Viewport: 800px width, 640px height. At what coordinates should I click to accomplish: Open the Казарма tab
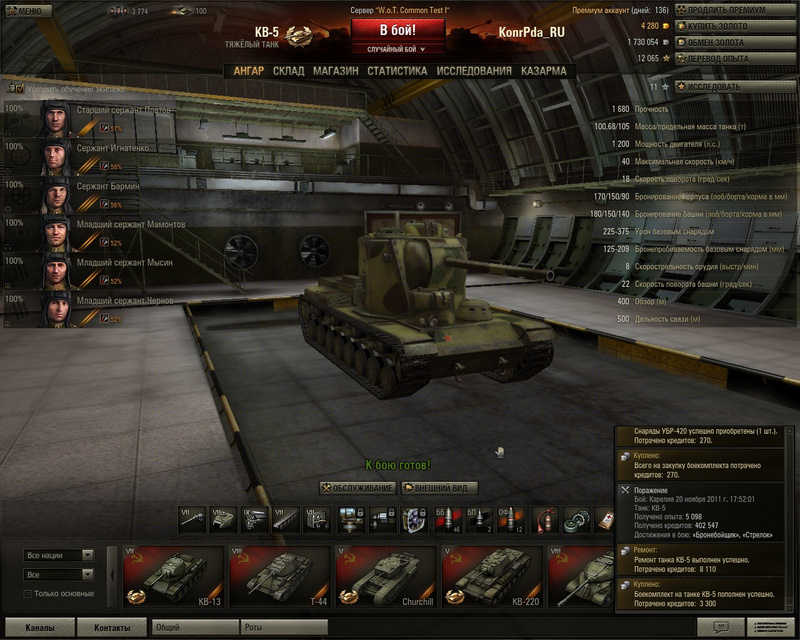click(x=543, y=72)
